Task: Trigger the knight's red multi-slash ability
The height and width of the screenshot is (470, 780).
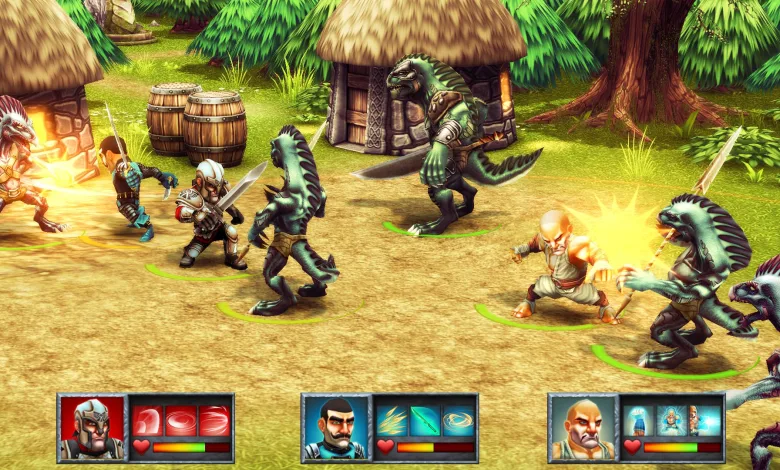Action: click(213, 420)
